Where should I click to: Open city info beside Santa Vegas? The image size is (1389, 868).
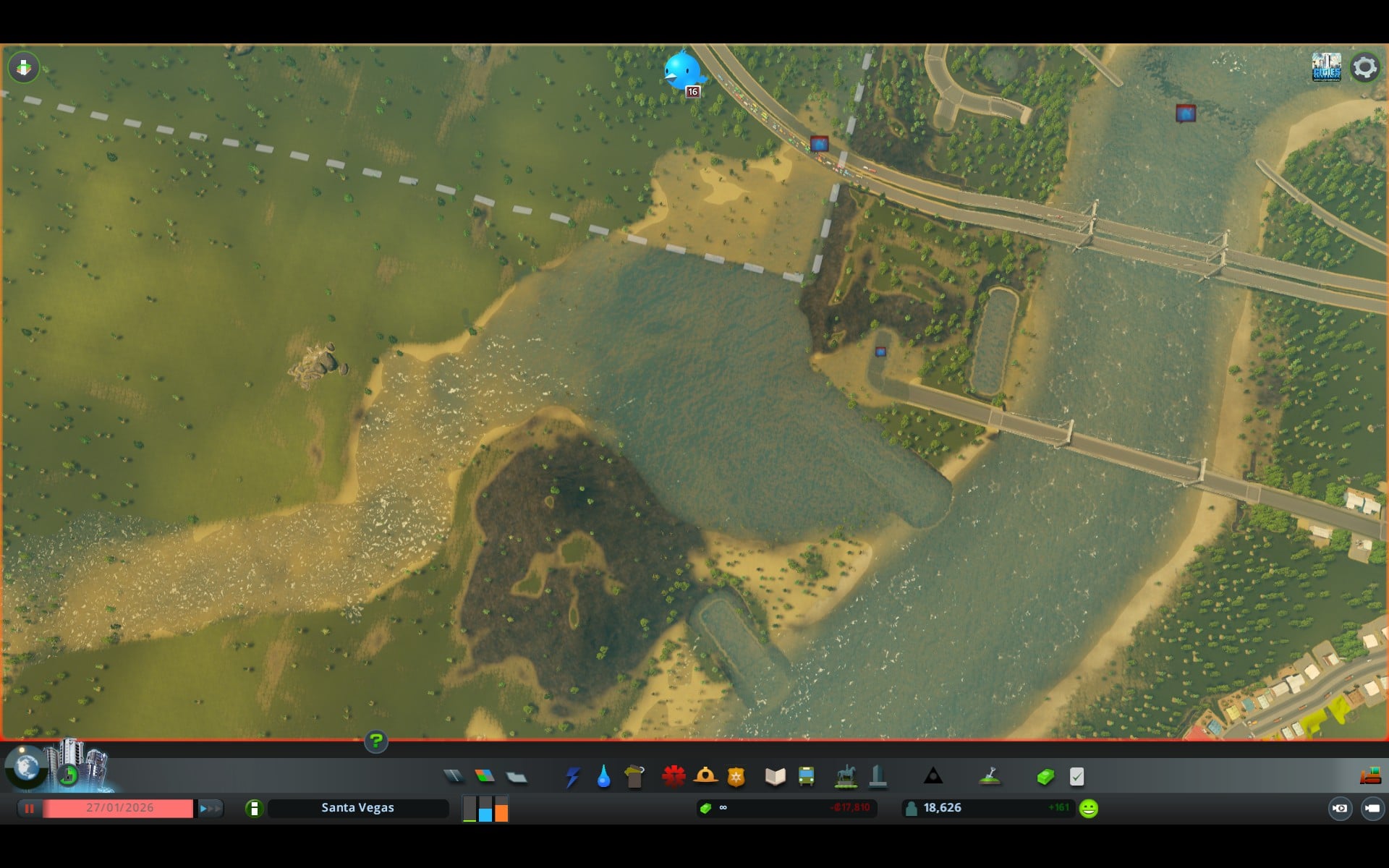pos(254,808)
